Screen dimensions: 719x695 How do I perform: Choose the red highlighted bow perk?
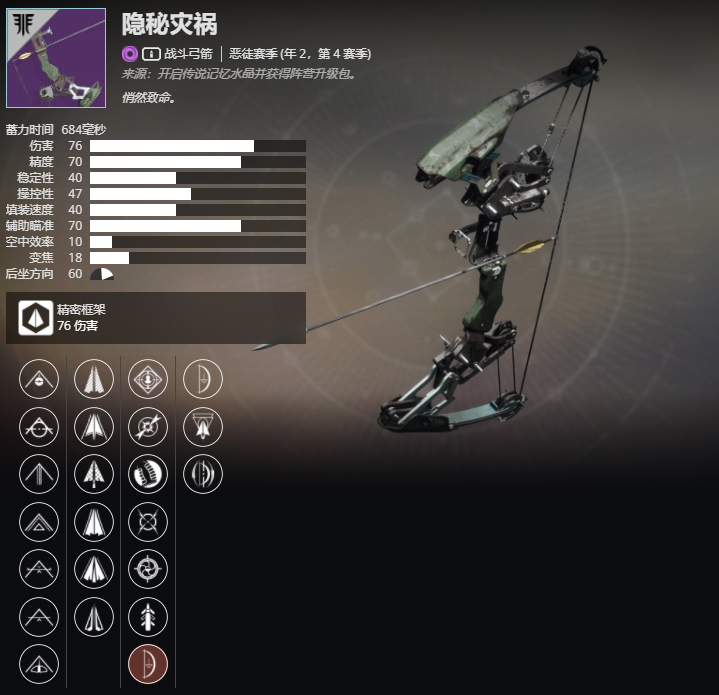[x=148, y=663]
